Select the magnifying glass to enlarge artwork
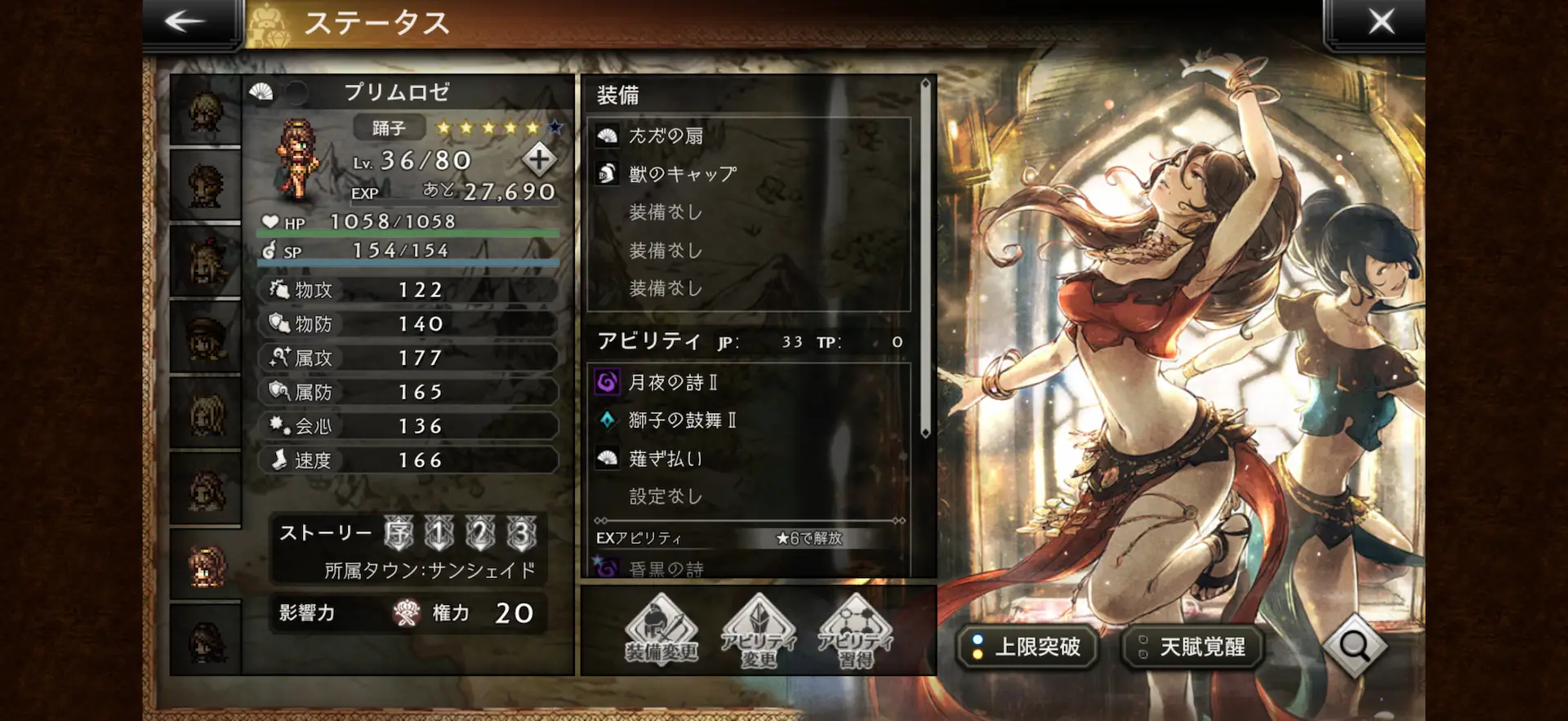This screenshot has height=721, width=1568. click(x=1355, y=647)
